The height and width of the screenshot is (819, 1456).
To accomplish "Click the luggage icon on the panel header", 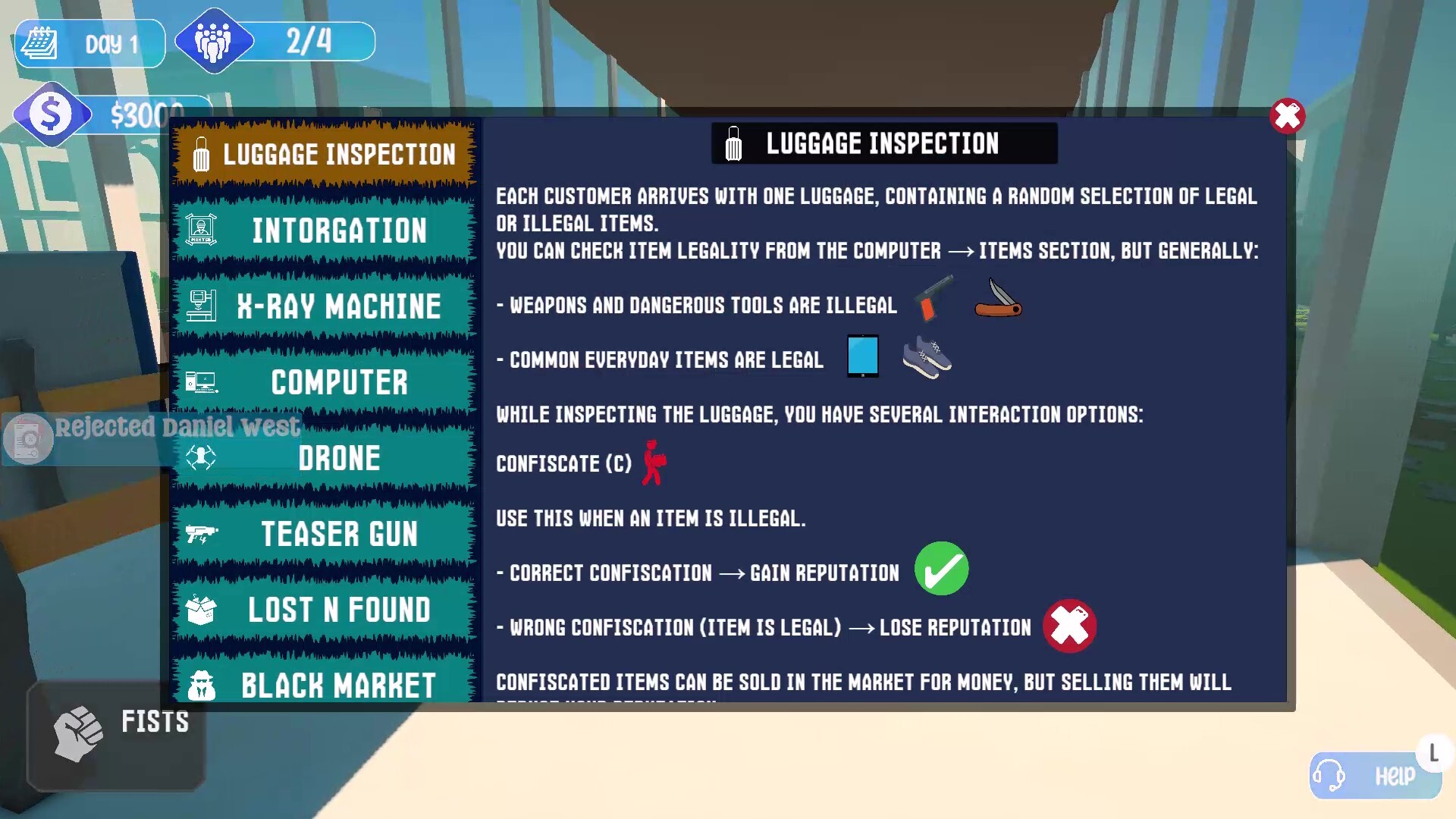I will coord(733,143).
